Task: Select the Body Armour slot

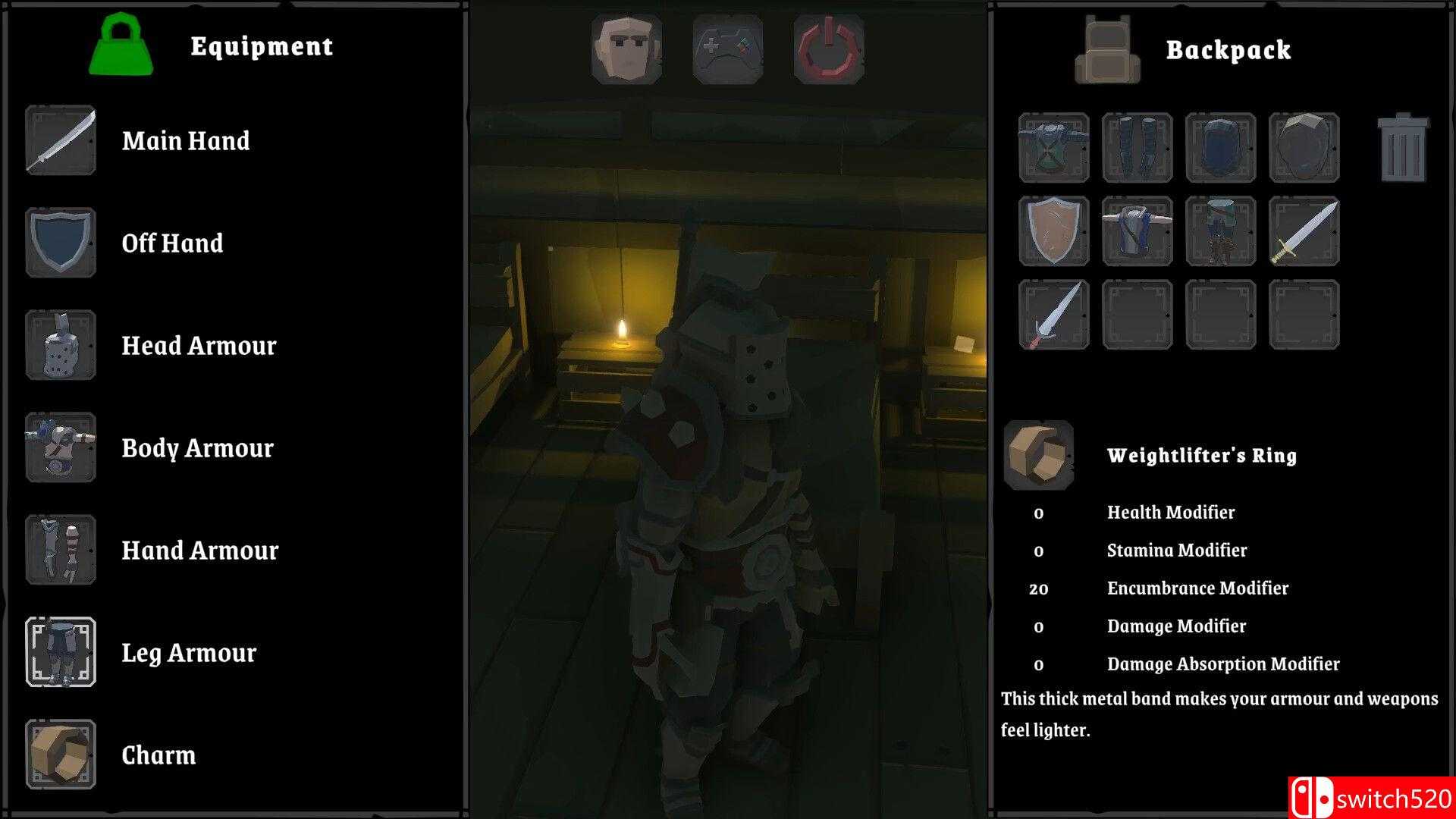Action: (x=60, y=448)
